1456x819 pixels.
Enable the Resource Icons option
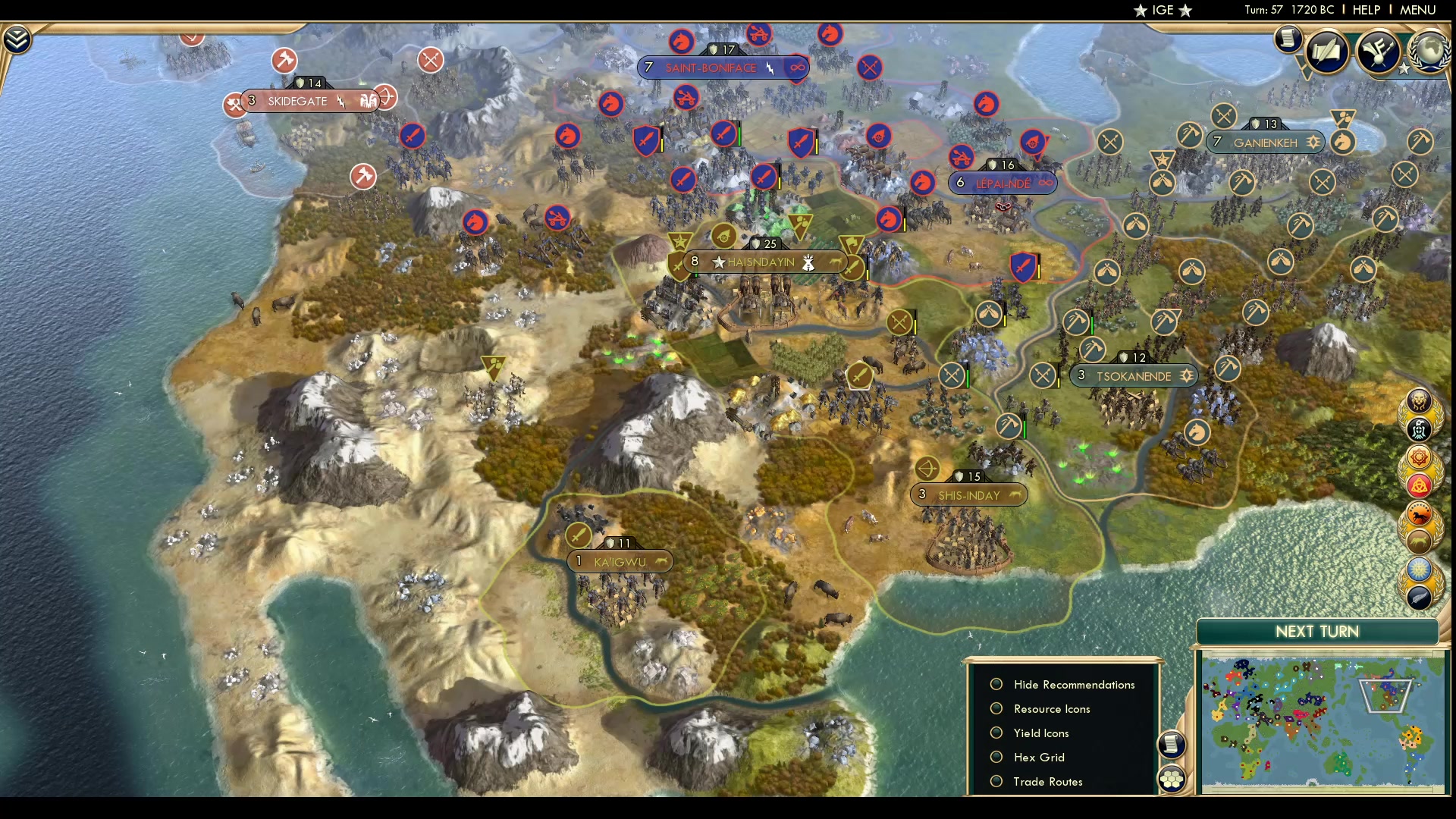click(x=996, y=708)
